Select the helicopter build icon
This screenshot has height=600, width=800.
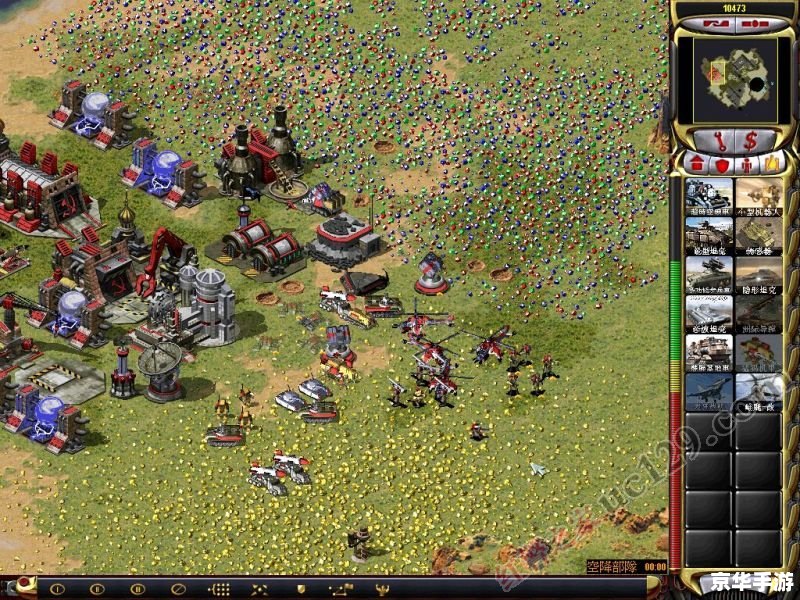[759, 391]
